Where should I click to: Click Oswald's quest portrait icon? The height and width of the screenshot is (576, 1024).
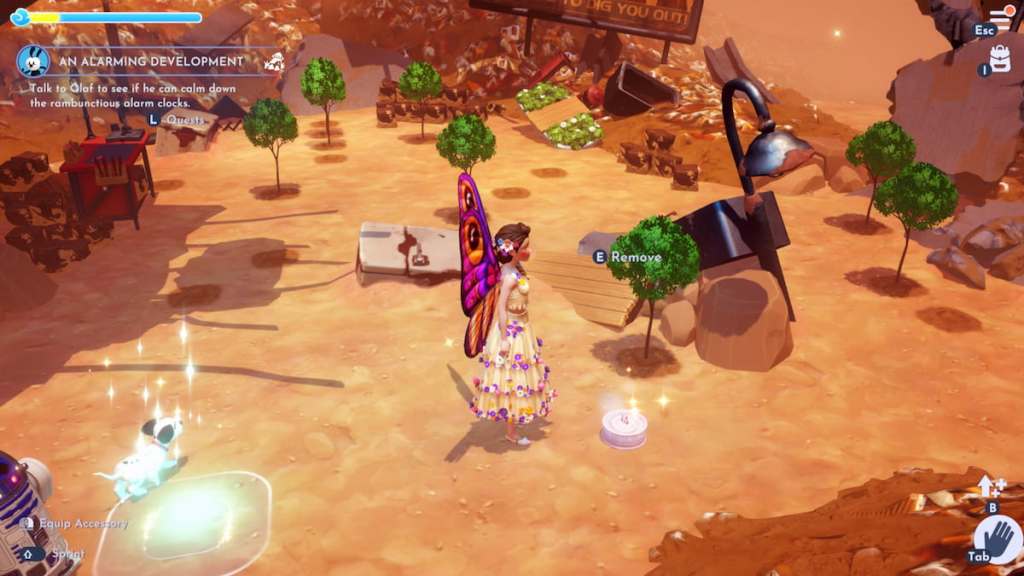coord(33,61)
